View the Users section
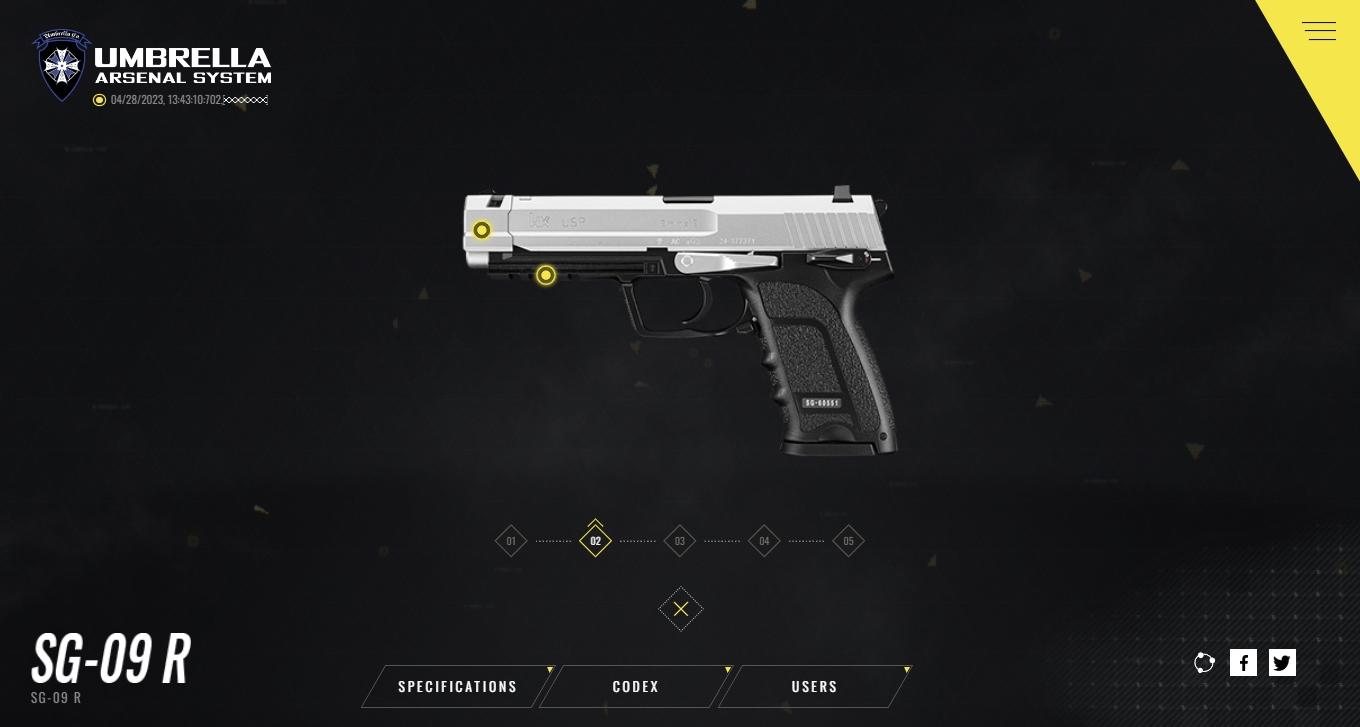The height and width of the screenshot is (727, 1360). click(814, 687)
